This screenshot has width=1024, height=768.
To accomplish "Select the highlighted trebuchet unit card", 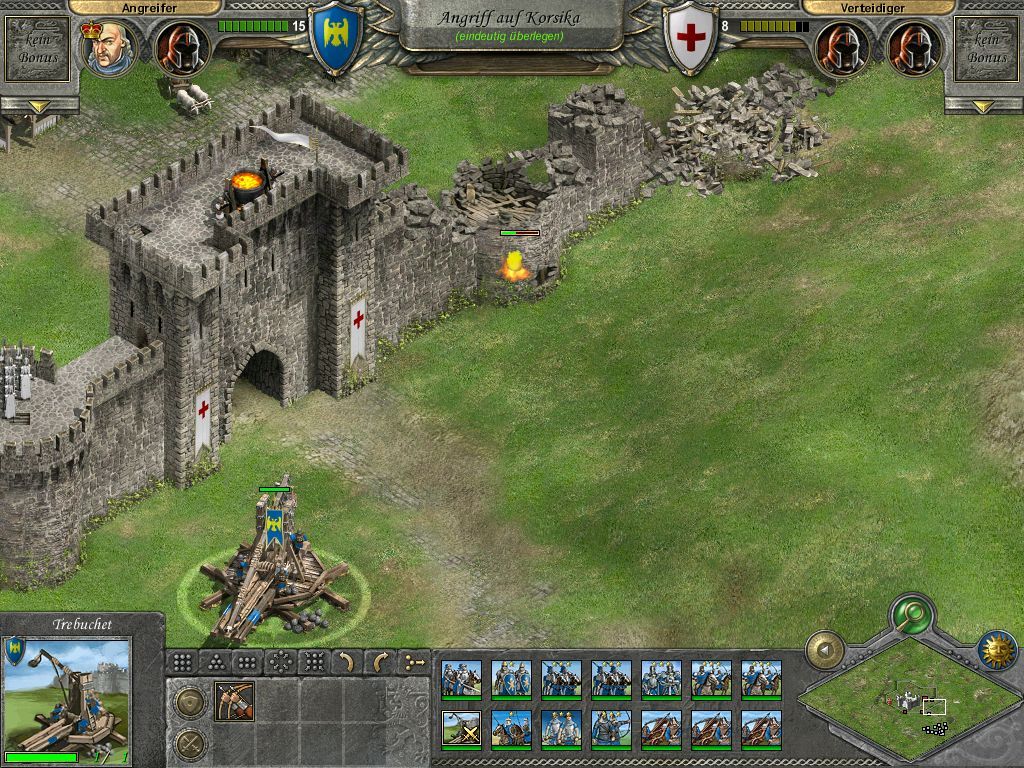I will click(x=461, y=729).
